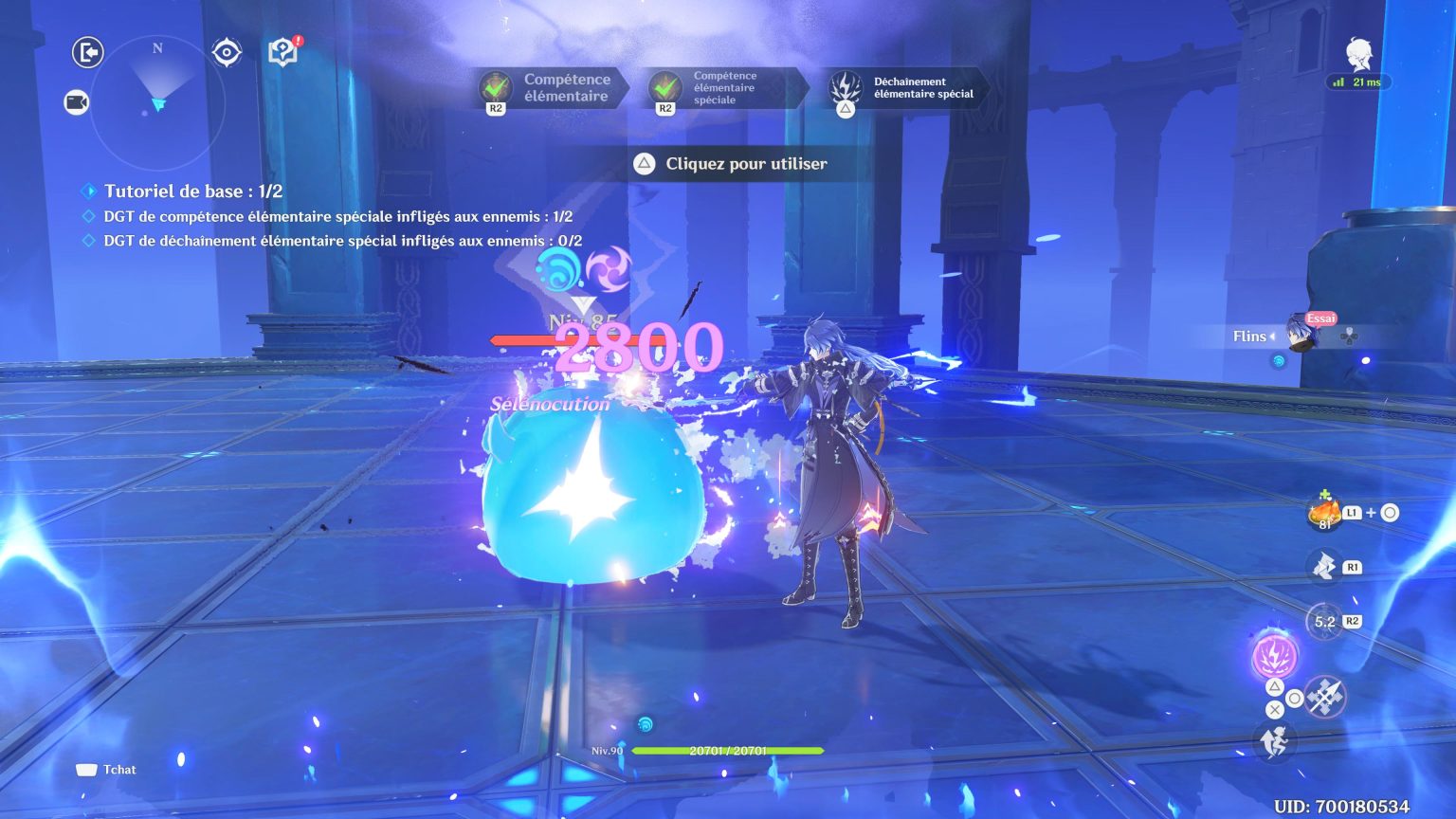The height and width of the screenshot is (819, 1456).
Task: Open the Tchat chat window
Action: (106, 770)
